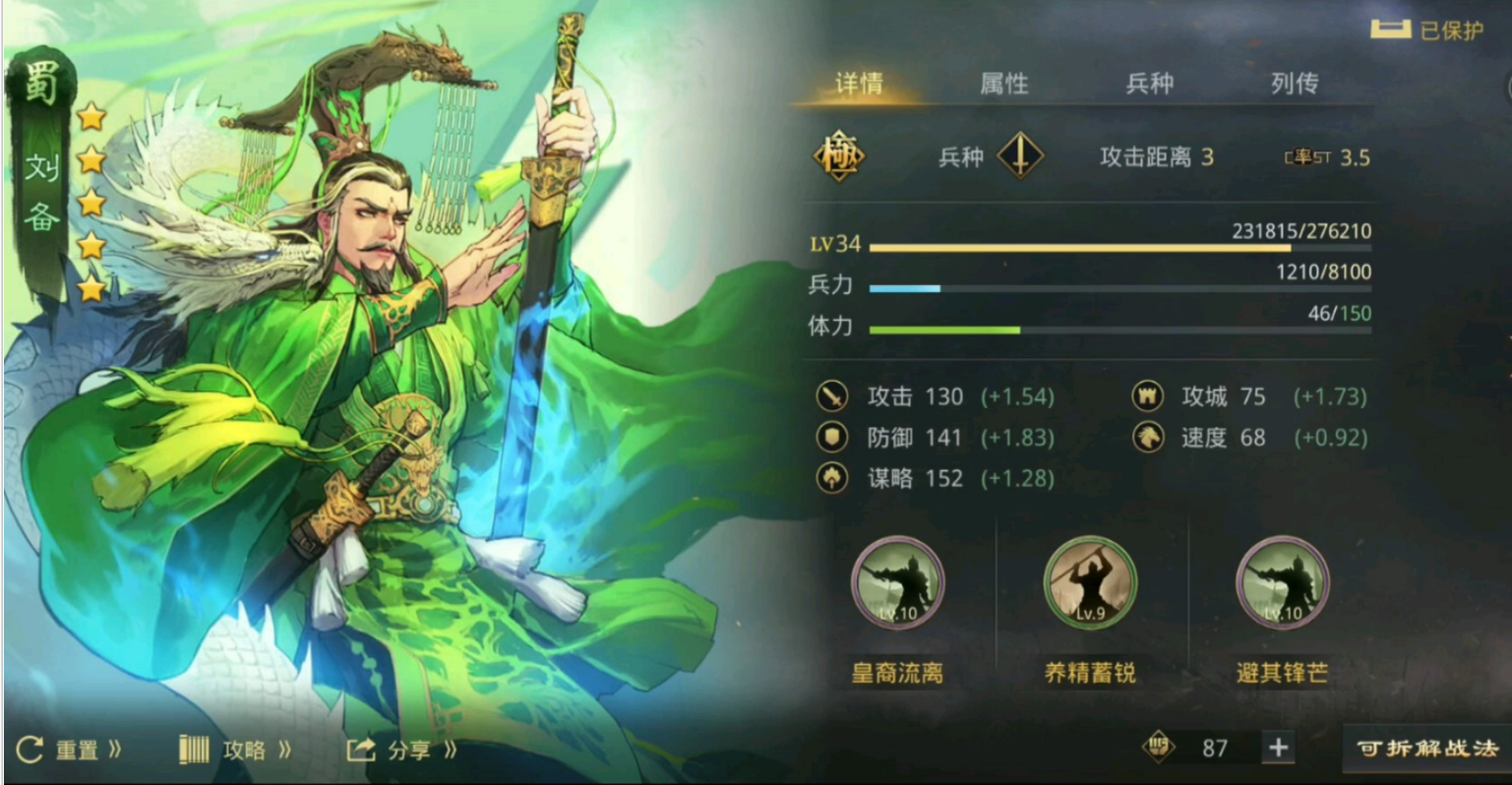The height and width of the screenshot is (785, 1512).
Task: Toggle the fifth star rating
Action: [92, 288]
